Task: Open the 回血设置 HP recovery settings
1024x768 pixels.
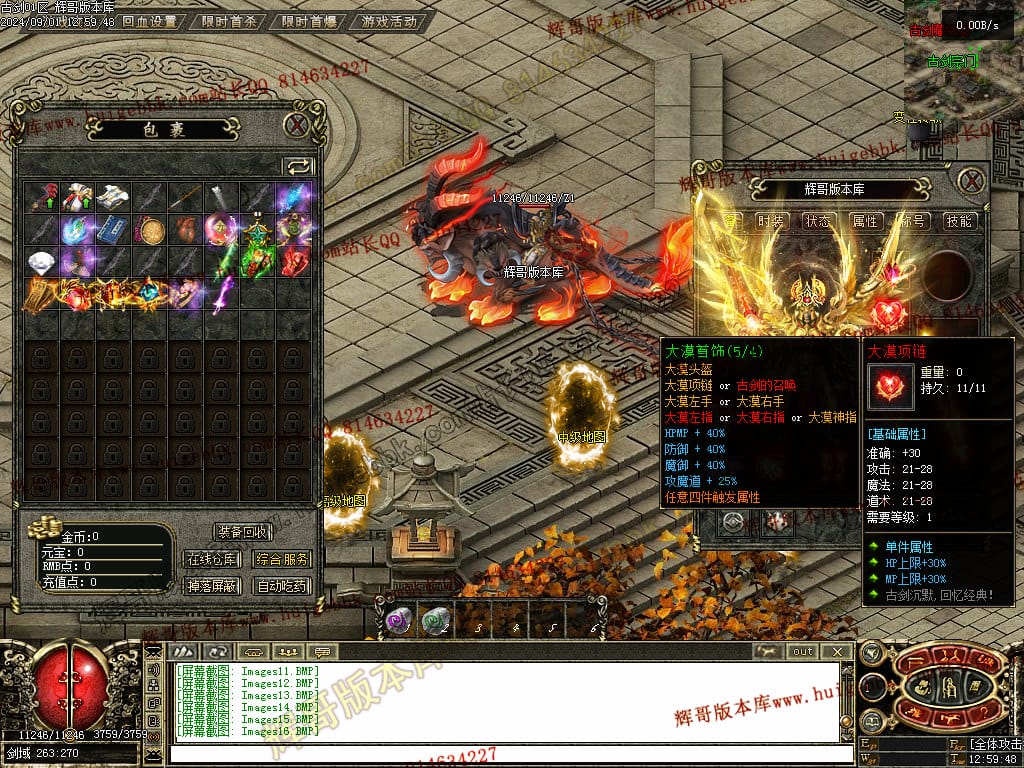Action: (149, 21)
